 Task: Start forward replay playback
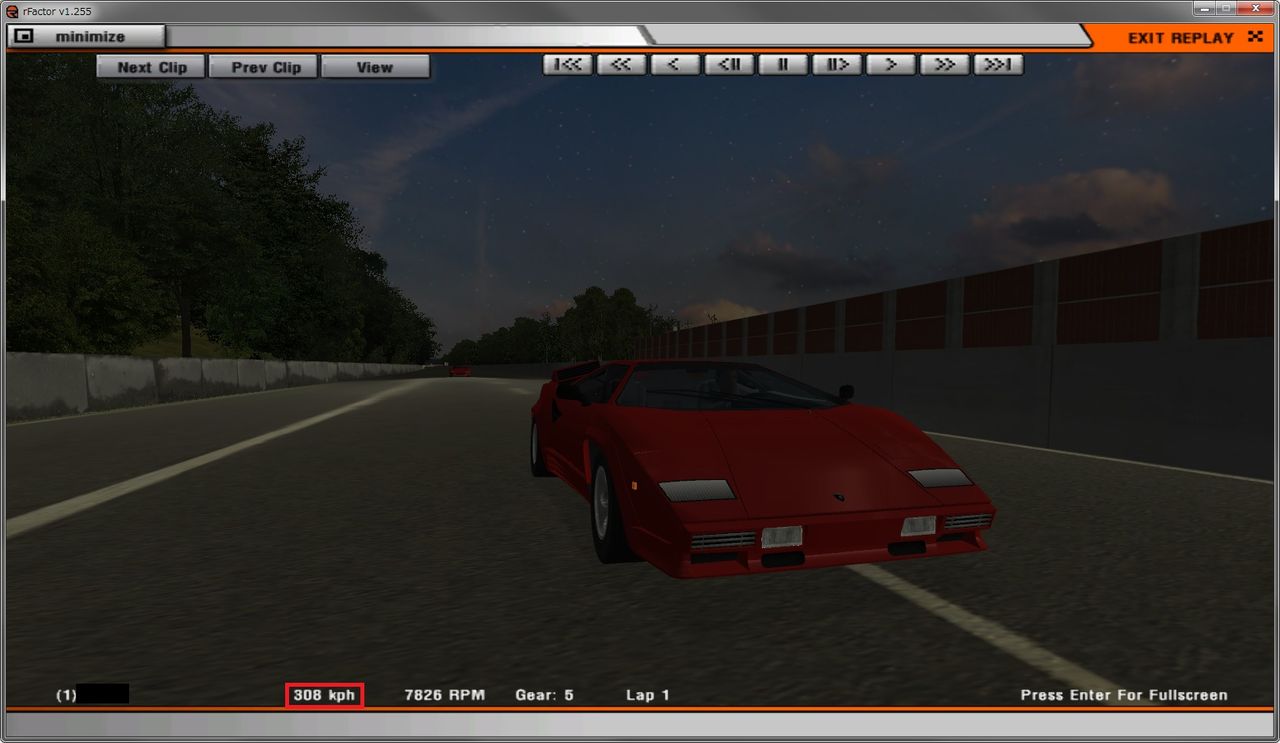coord(890,64)
